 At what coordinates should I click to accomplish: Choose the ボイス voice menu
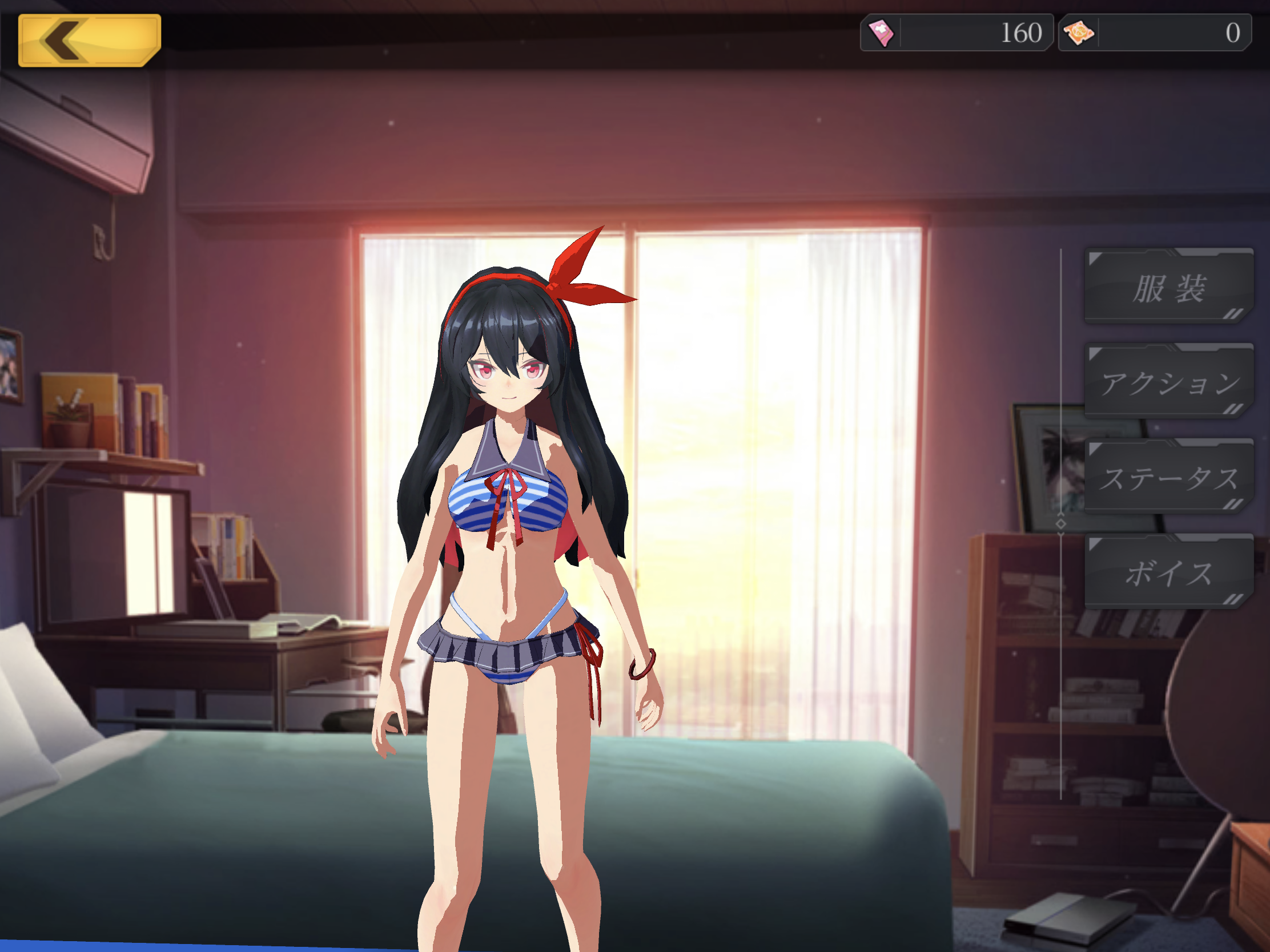(x=1168, y=572)
